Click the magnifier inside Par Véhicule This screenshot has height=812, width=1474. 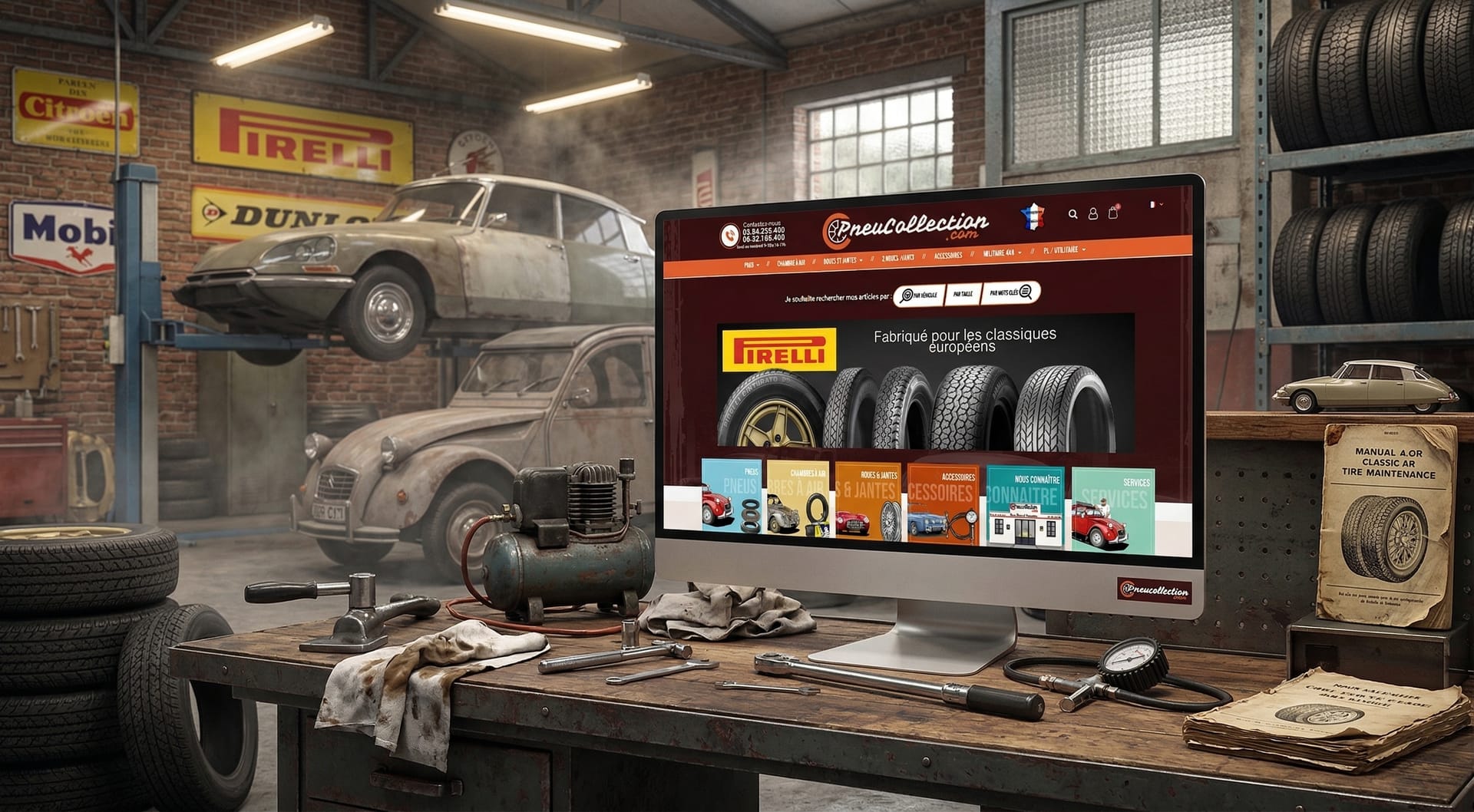pyautogui.click(x=907, y=294)
